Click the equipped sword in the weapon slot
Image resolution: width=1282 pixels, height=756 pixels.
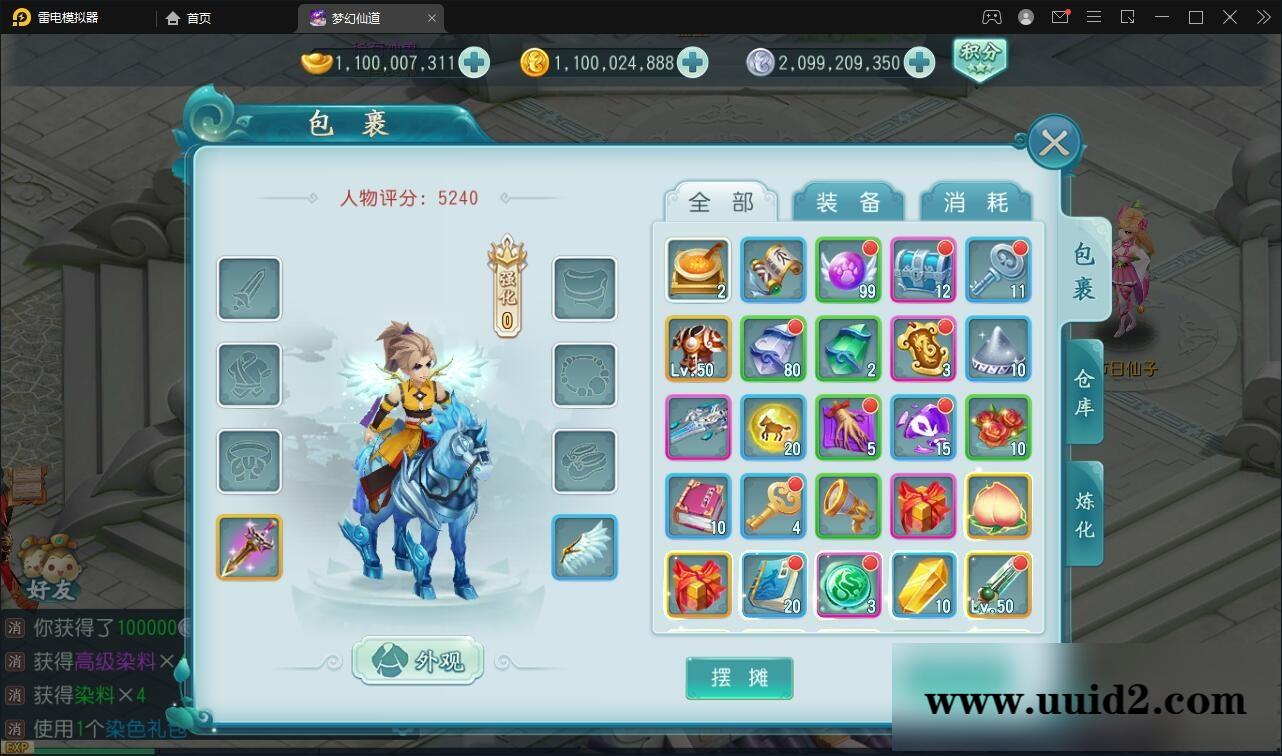(x=248, y=547)
